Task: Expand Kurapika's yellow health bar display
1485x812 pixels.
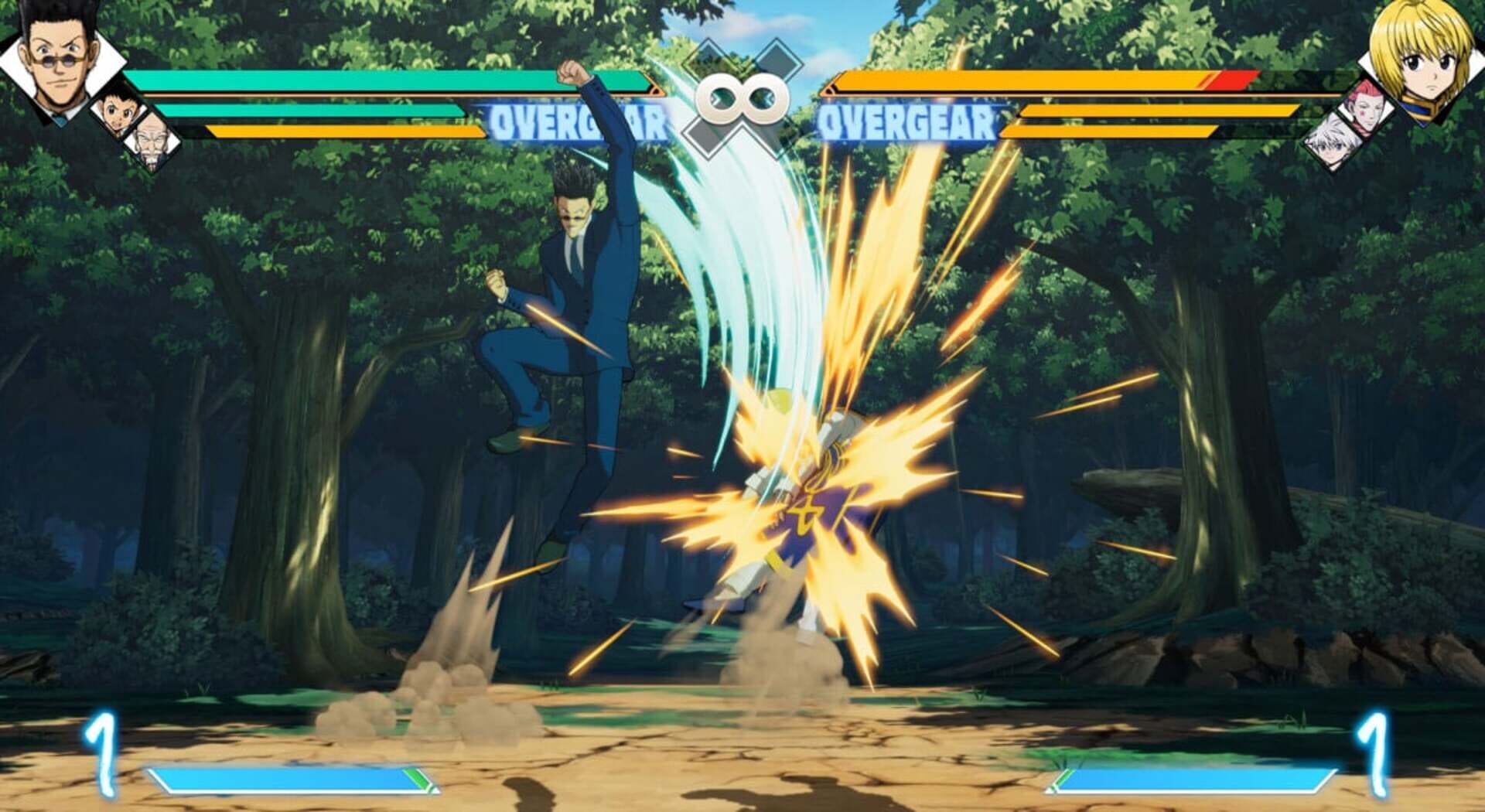Action: [x=1083, y=101]
